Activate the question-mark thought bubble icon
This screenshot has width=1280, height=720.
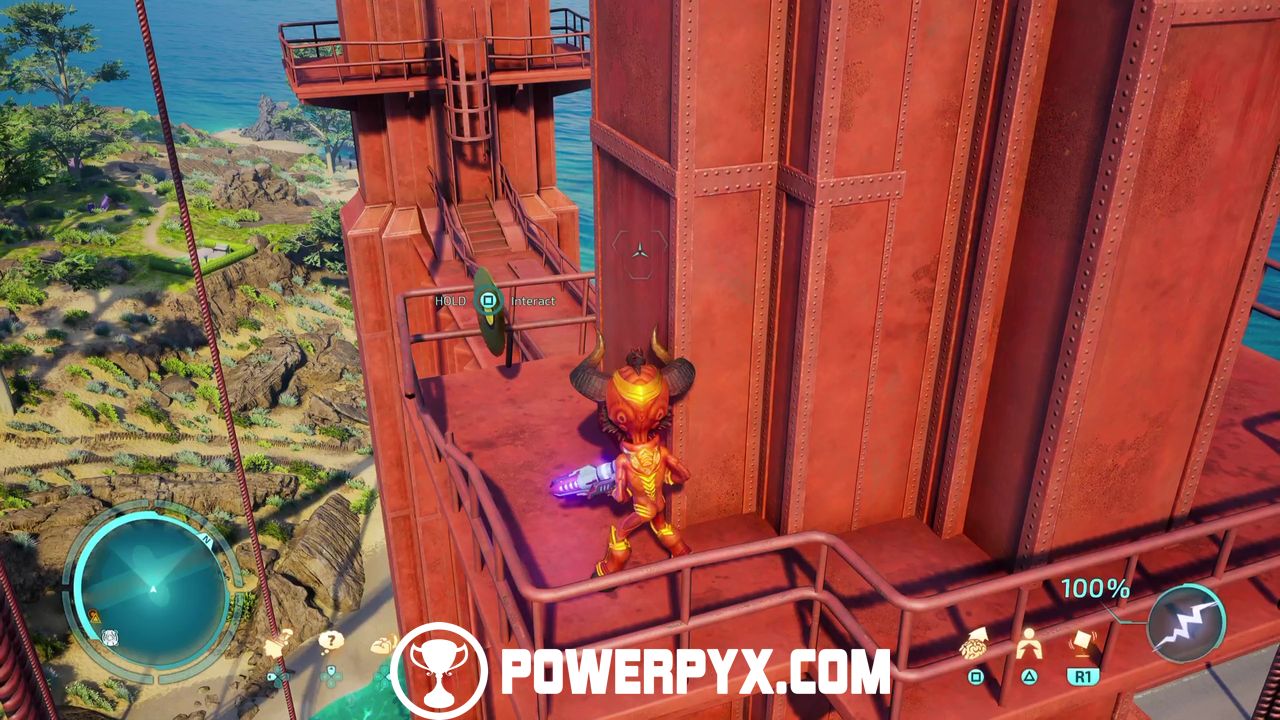330,641
